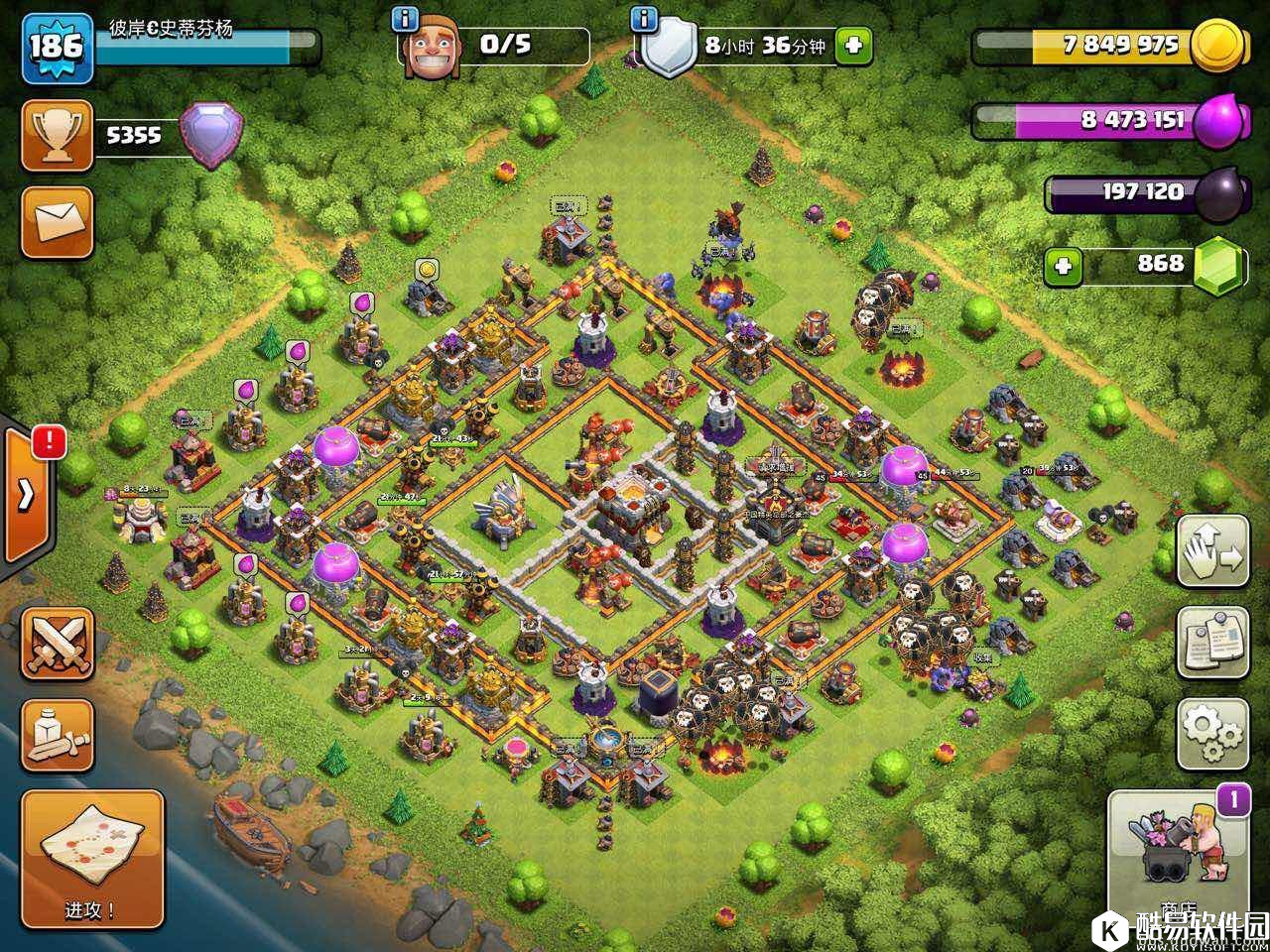
Task: Tap the village edit hand button
Action: [x=1212, y=551]
